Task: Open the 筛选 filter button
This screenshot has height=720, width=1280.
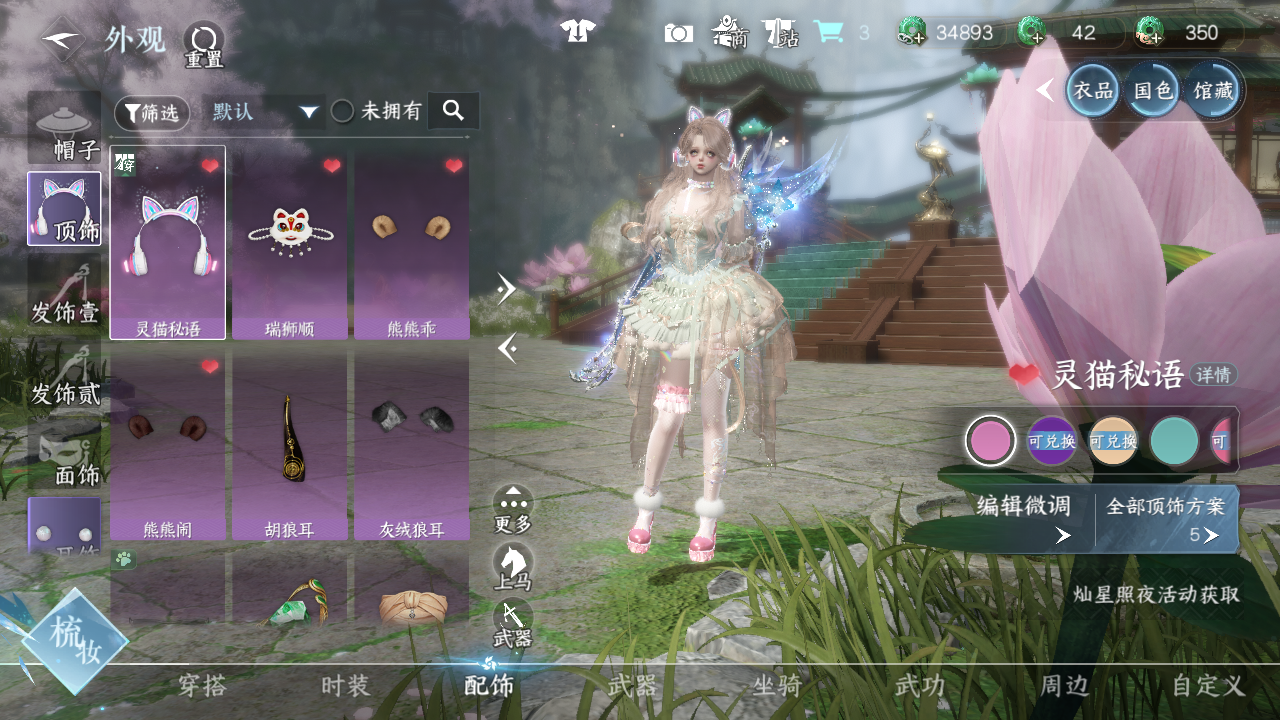Action: click(x=152, y=113)
